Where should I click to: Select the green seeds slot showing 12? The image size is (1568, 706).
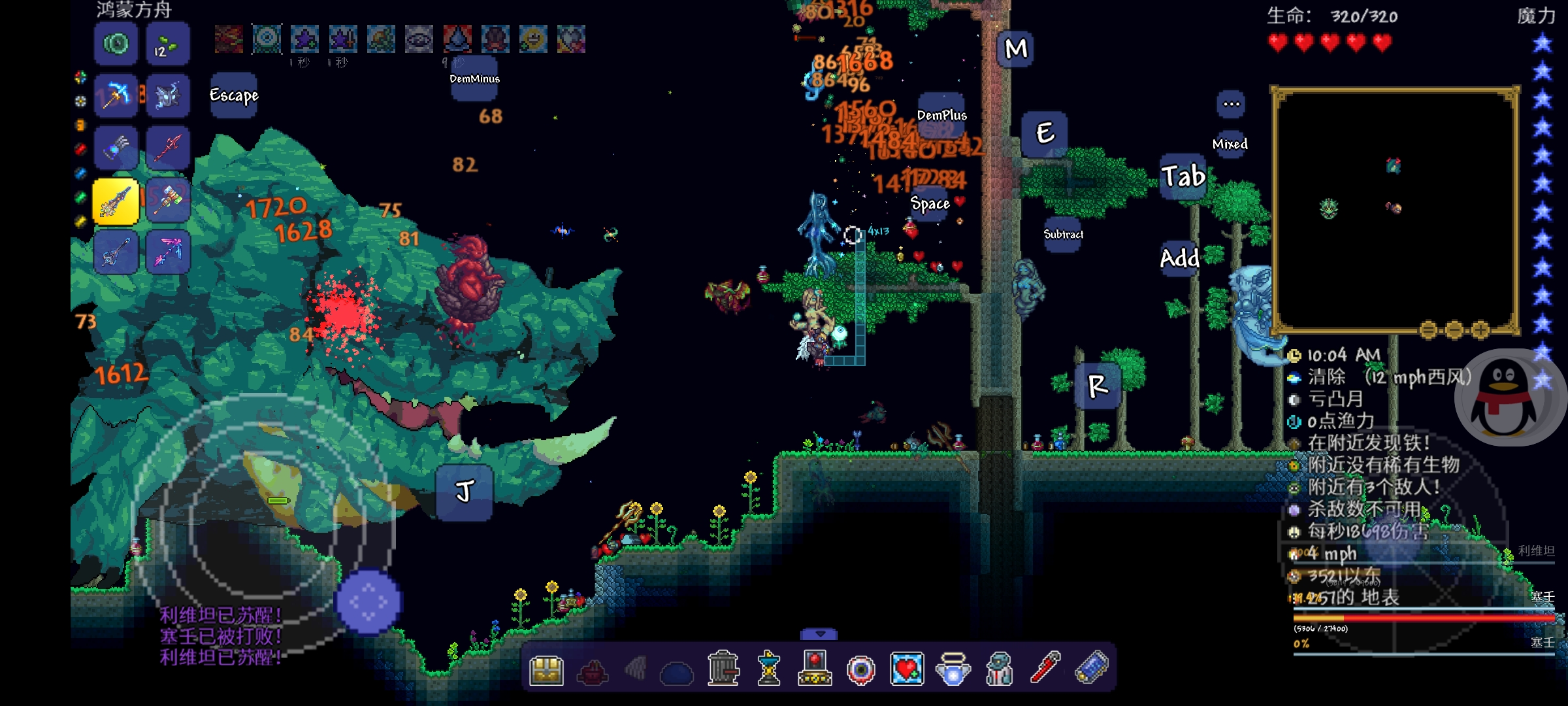[x=168, y=44]
